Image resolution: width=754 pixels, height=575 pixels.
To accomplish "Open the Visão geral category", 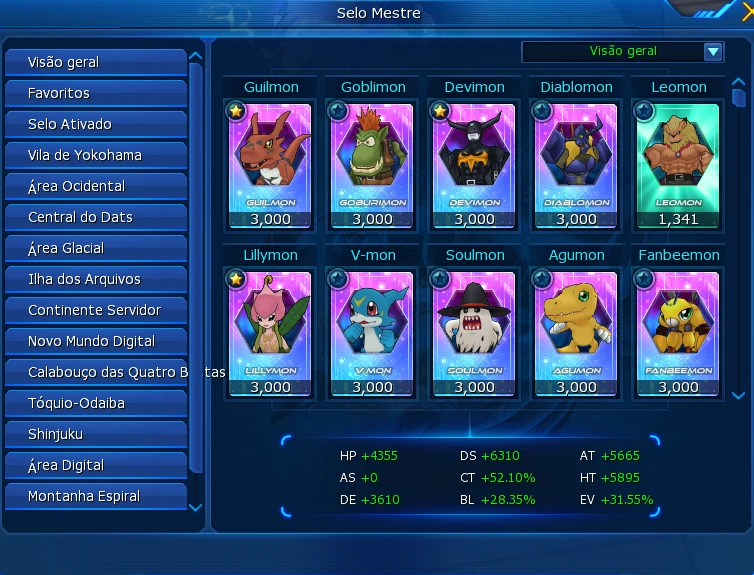I will [95, 62].
